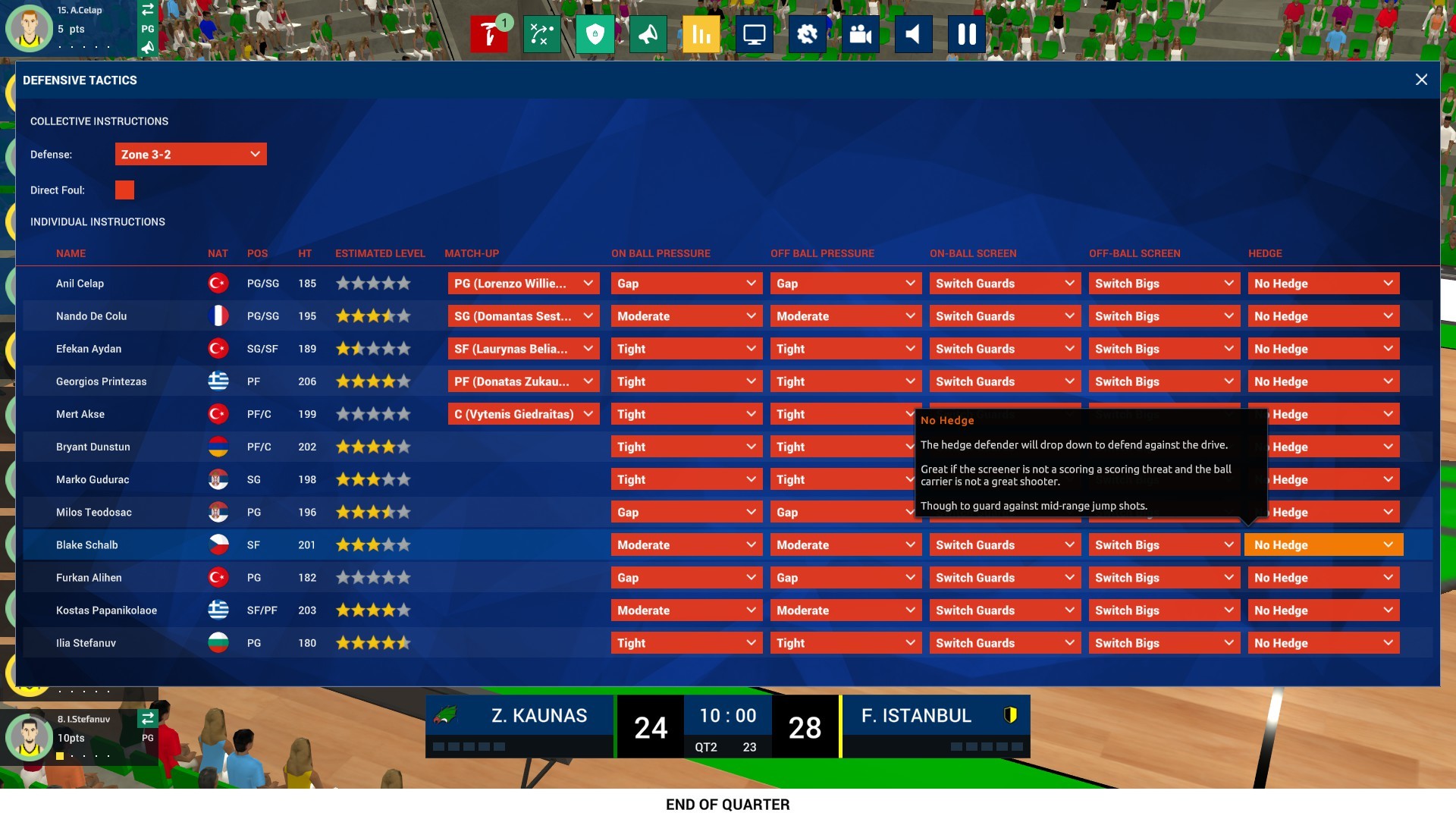This screenshot has height=819, width=1456.
Task: Open the camera replay icon
Action: pos(860,33)
